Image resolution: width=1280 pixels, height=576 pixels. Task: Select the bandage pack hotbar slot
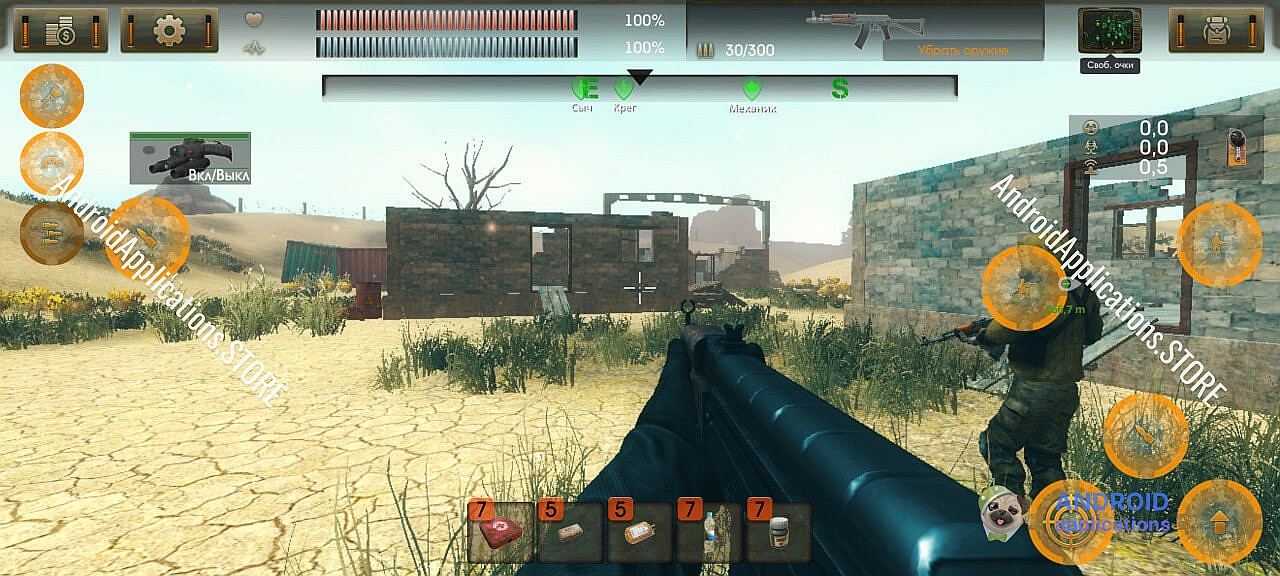point(571,532)
